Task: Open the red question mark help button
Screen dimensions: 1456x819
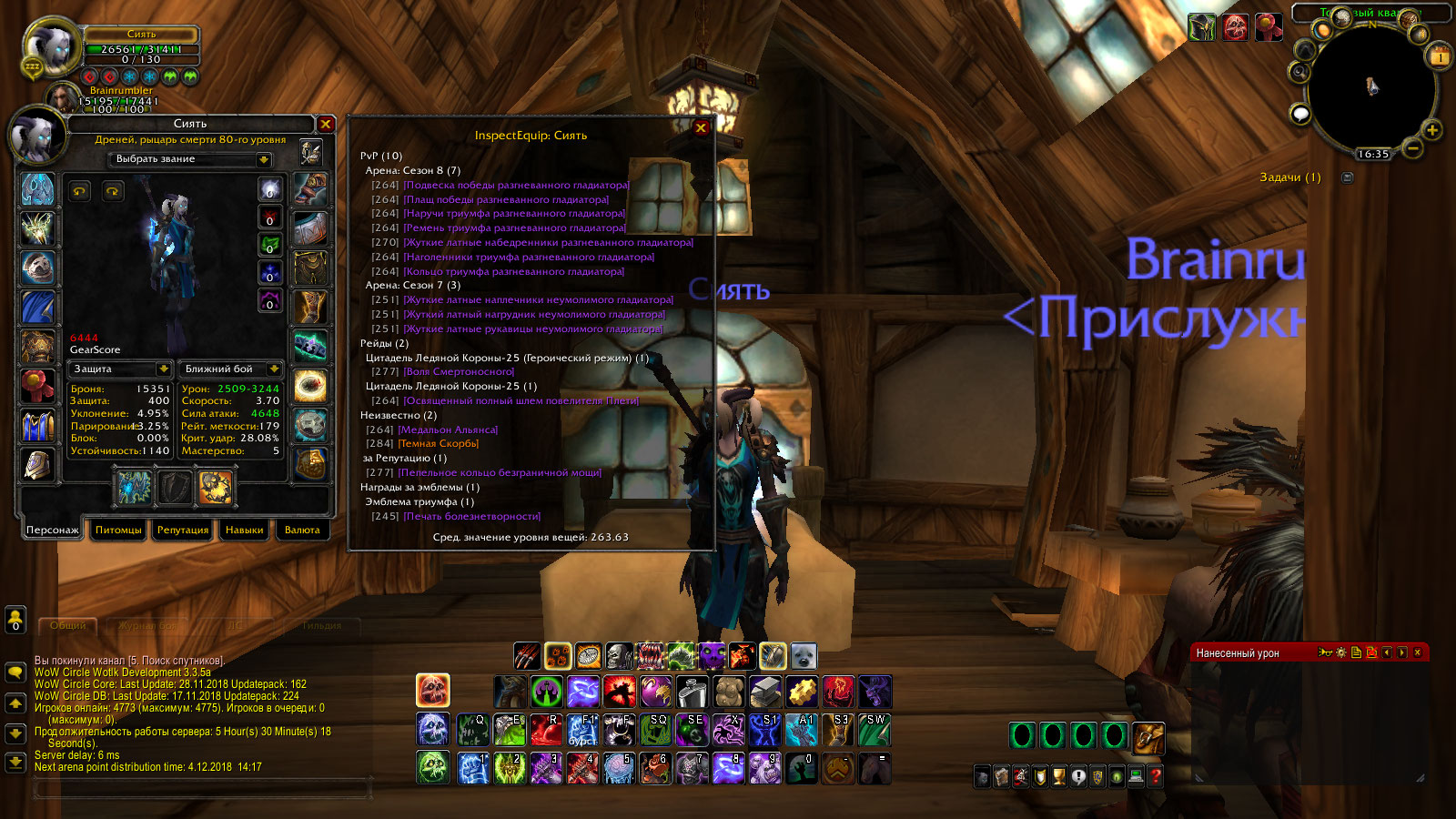Action: (x=1156, y=776)
